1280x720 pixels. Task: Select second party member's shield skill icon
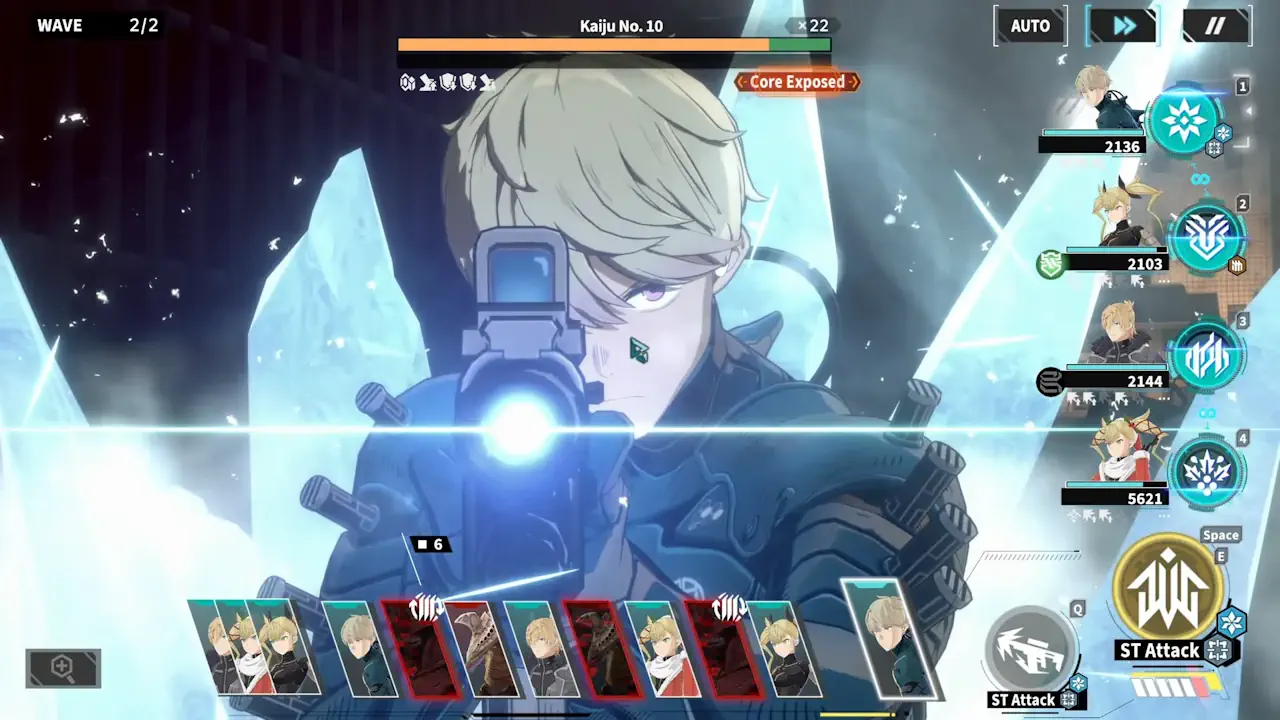click(x=1207, y=238)
